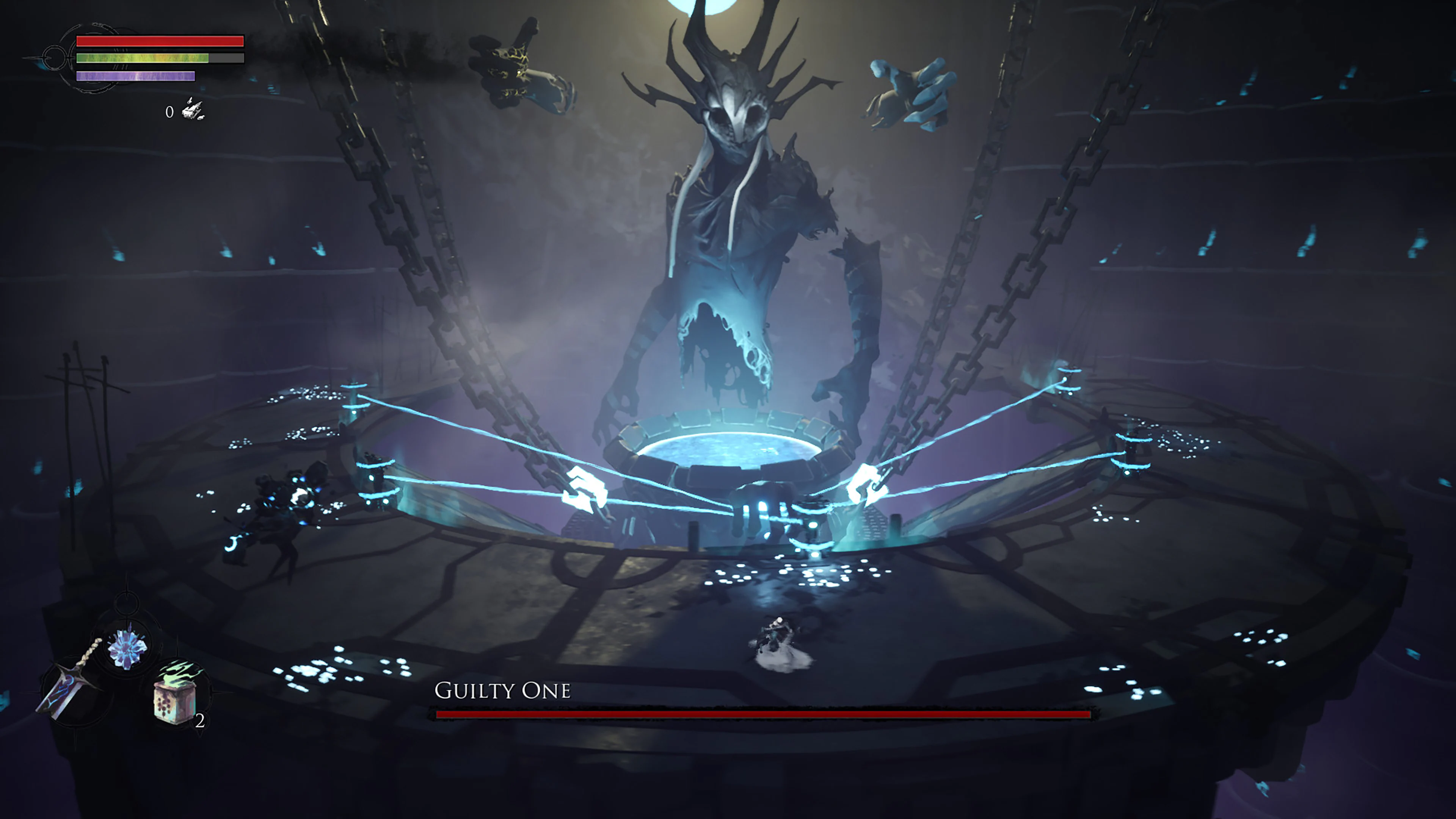Expand the spell slot above the weapon icon

[x=127, y=649]
